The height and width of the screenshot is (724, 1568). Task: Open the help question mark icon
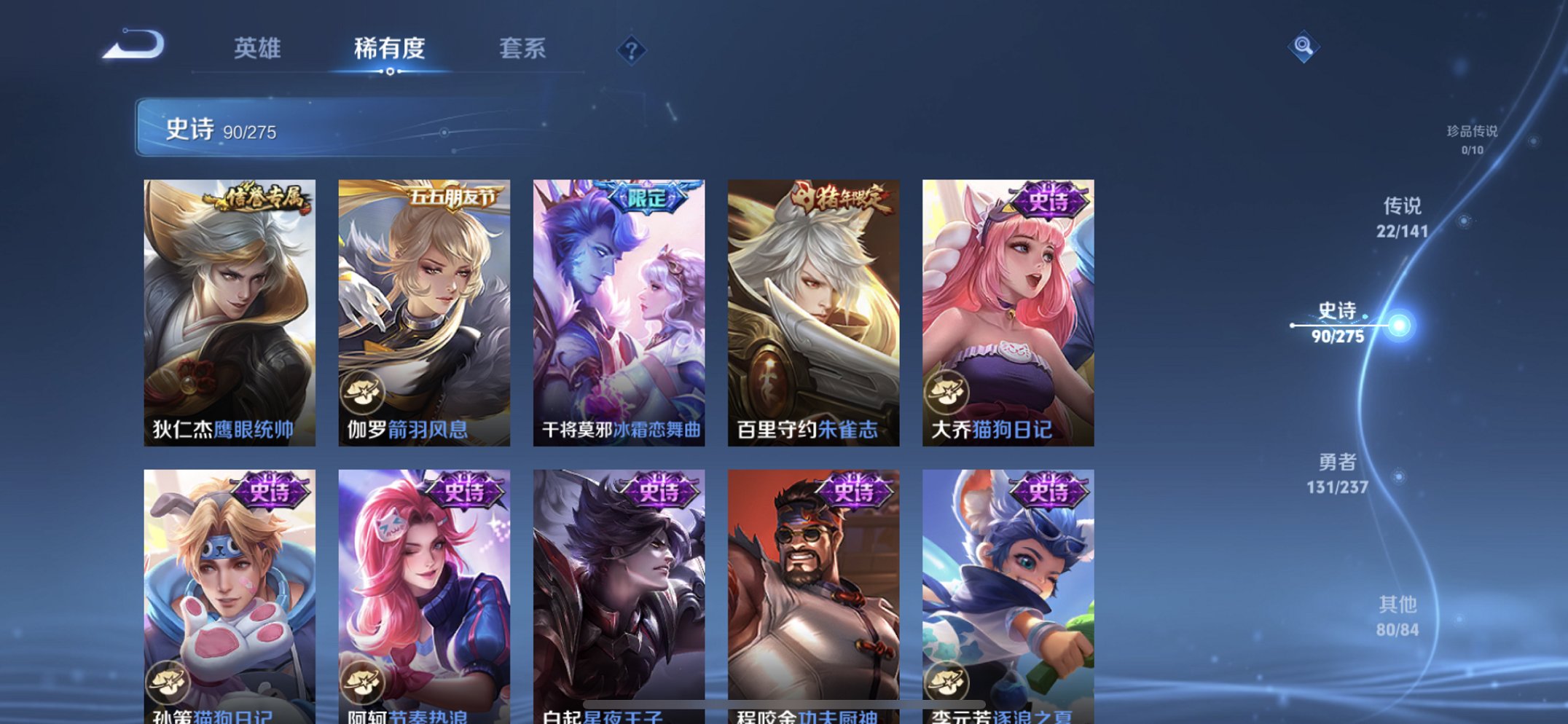coord(631,50)
